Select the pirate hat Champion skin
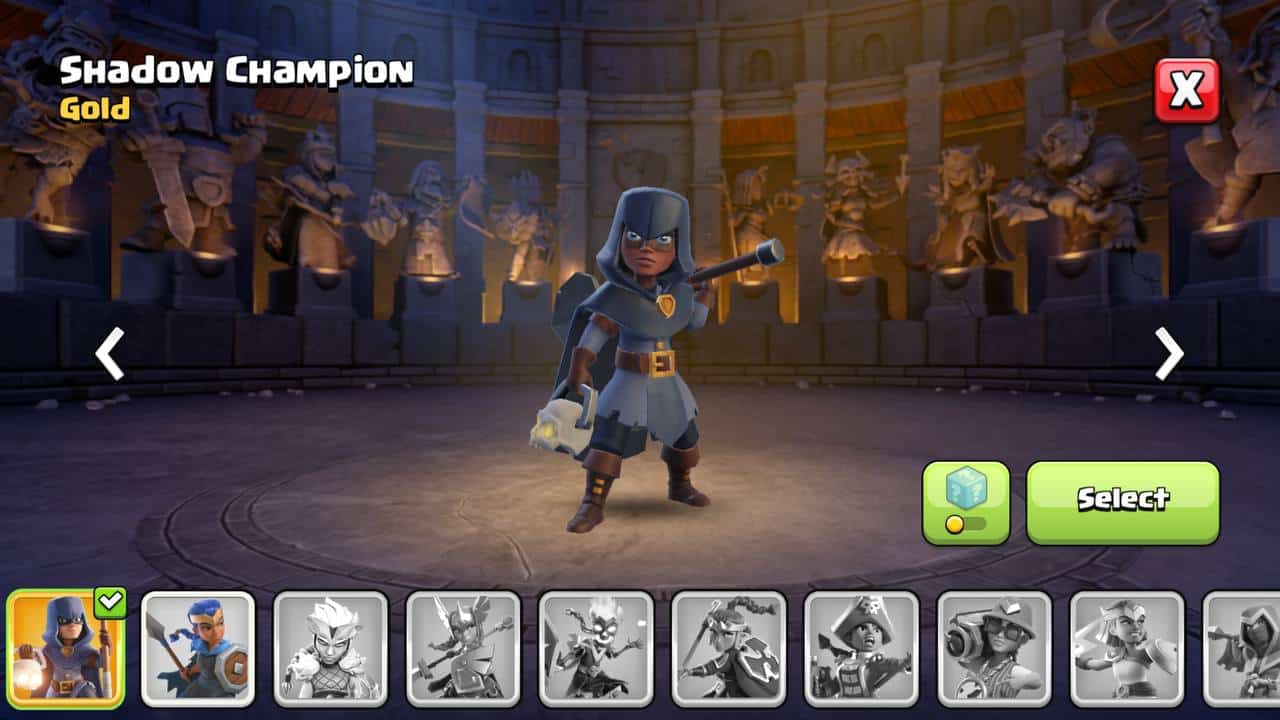1280x720 pixels. (x=862, y=648)
